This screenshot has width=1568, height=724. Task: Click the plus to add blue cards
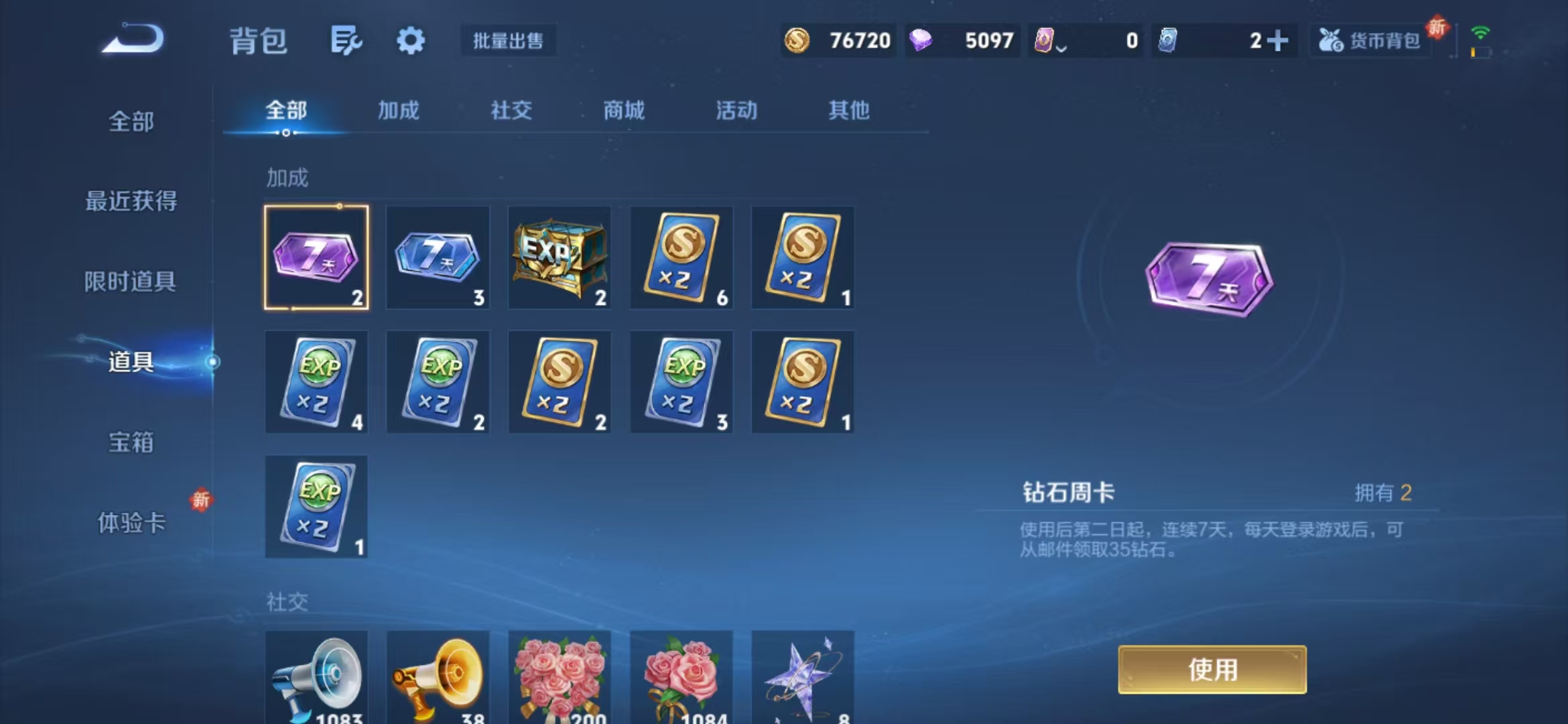click(1279, 41)
